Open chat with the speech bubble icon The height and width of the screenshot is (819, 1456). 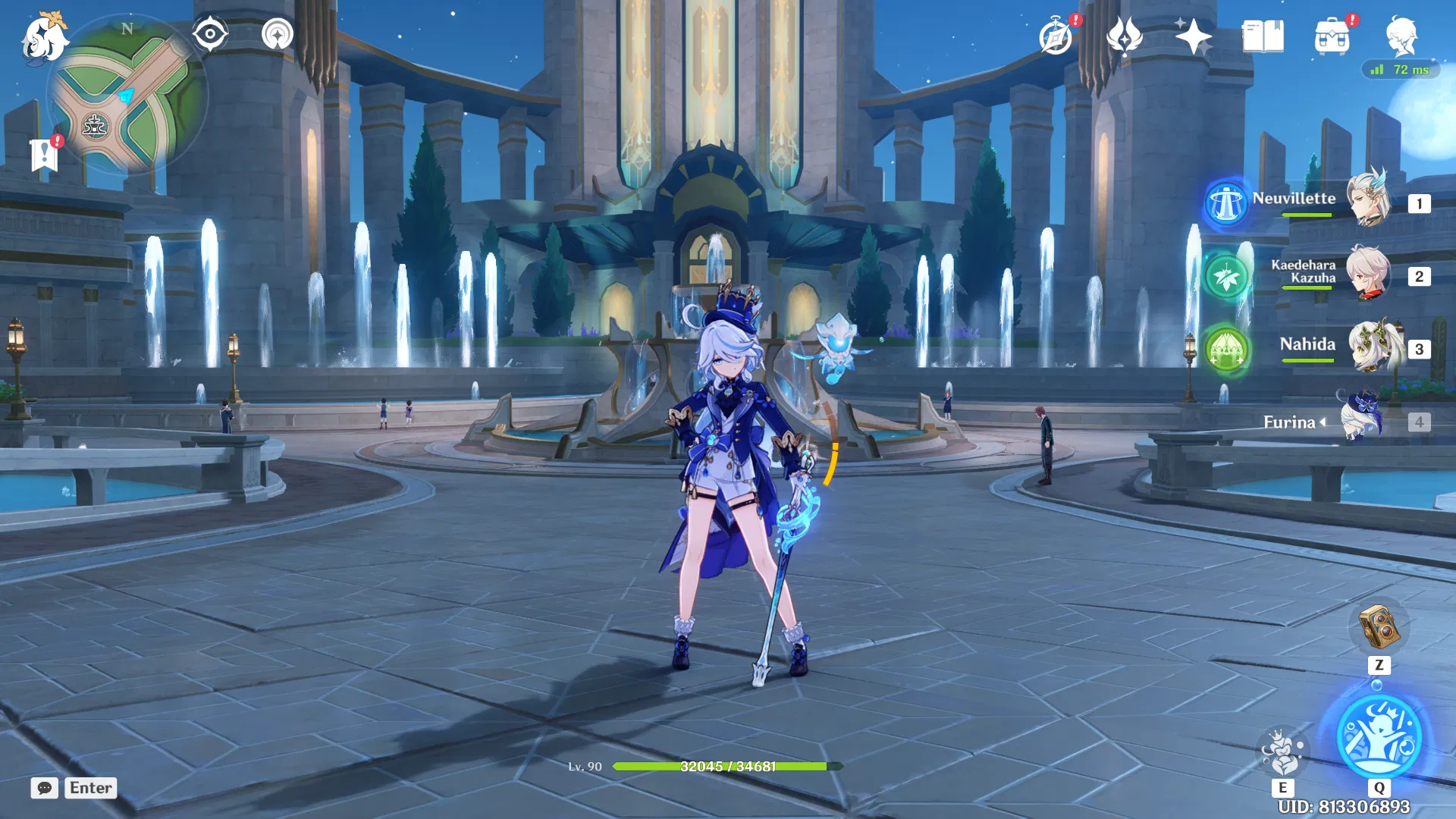pyautogui.click(x=44, y=789)
